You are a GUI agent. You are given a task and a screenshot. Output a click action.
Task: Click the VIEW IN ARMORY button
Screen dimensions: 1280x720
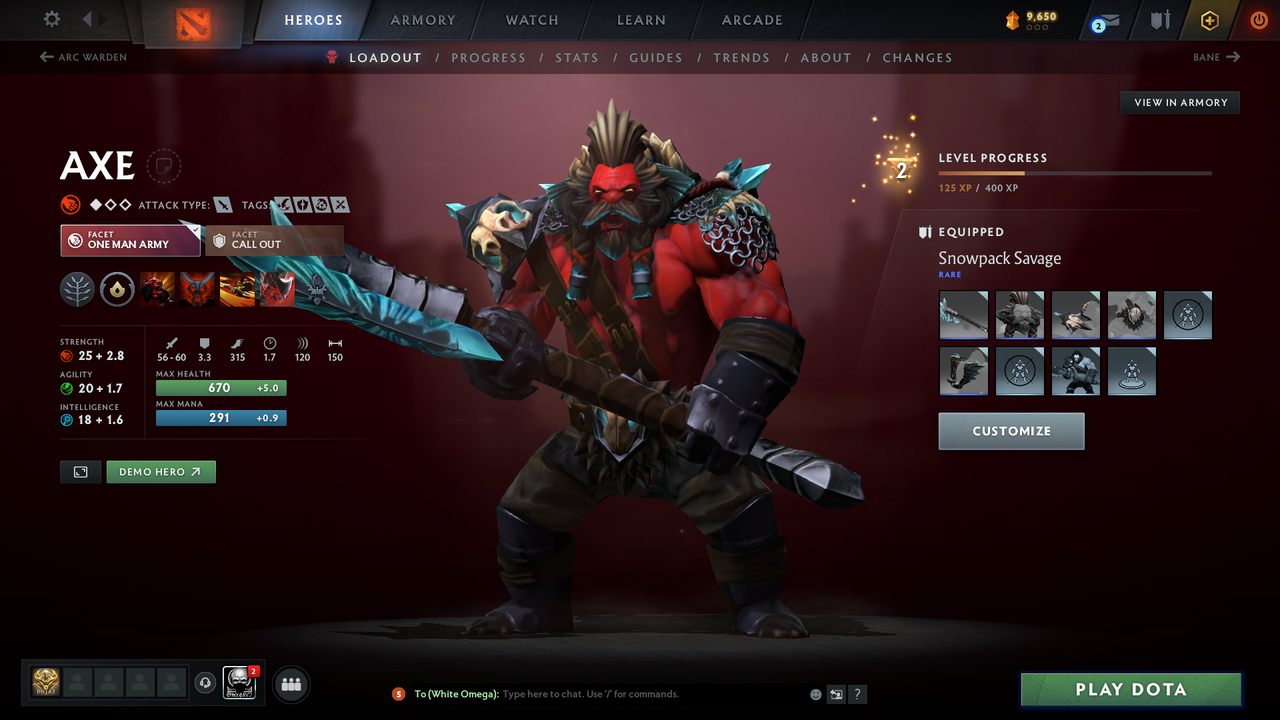coord(1179,102)
